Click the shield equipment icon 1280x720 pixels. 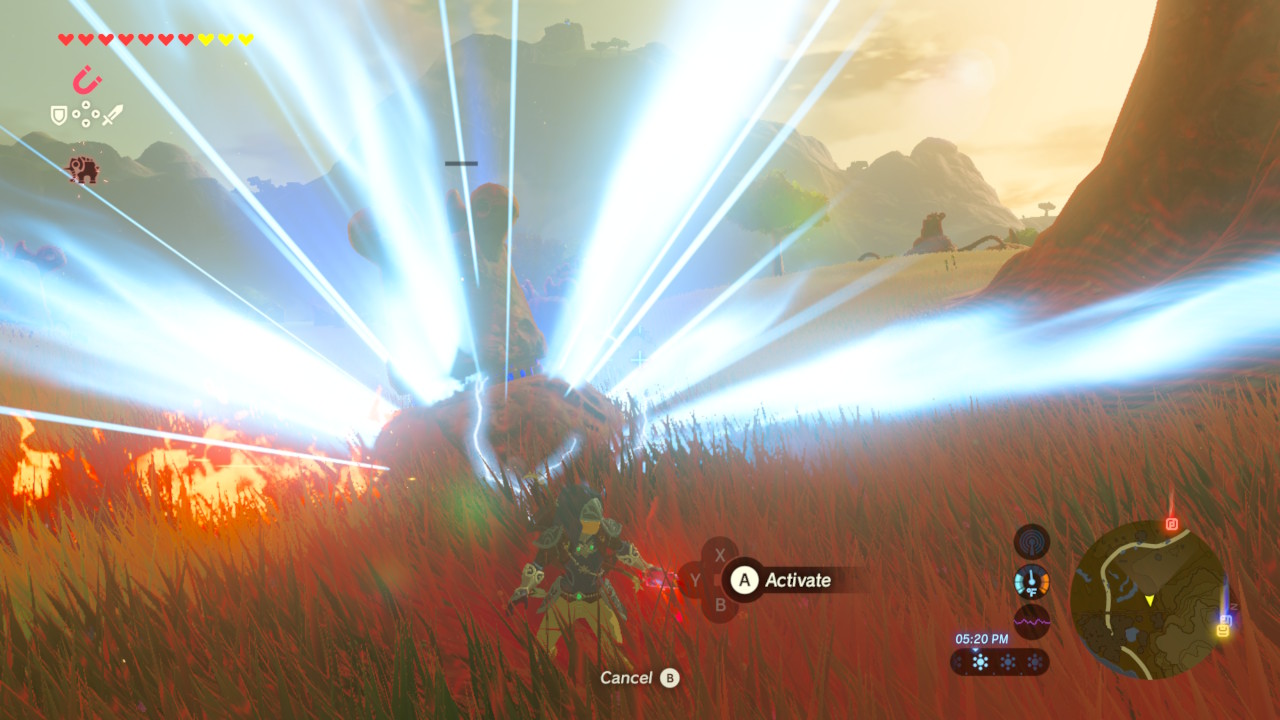[x=59, y=115]
